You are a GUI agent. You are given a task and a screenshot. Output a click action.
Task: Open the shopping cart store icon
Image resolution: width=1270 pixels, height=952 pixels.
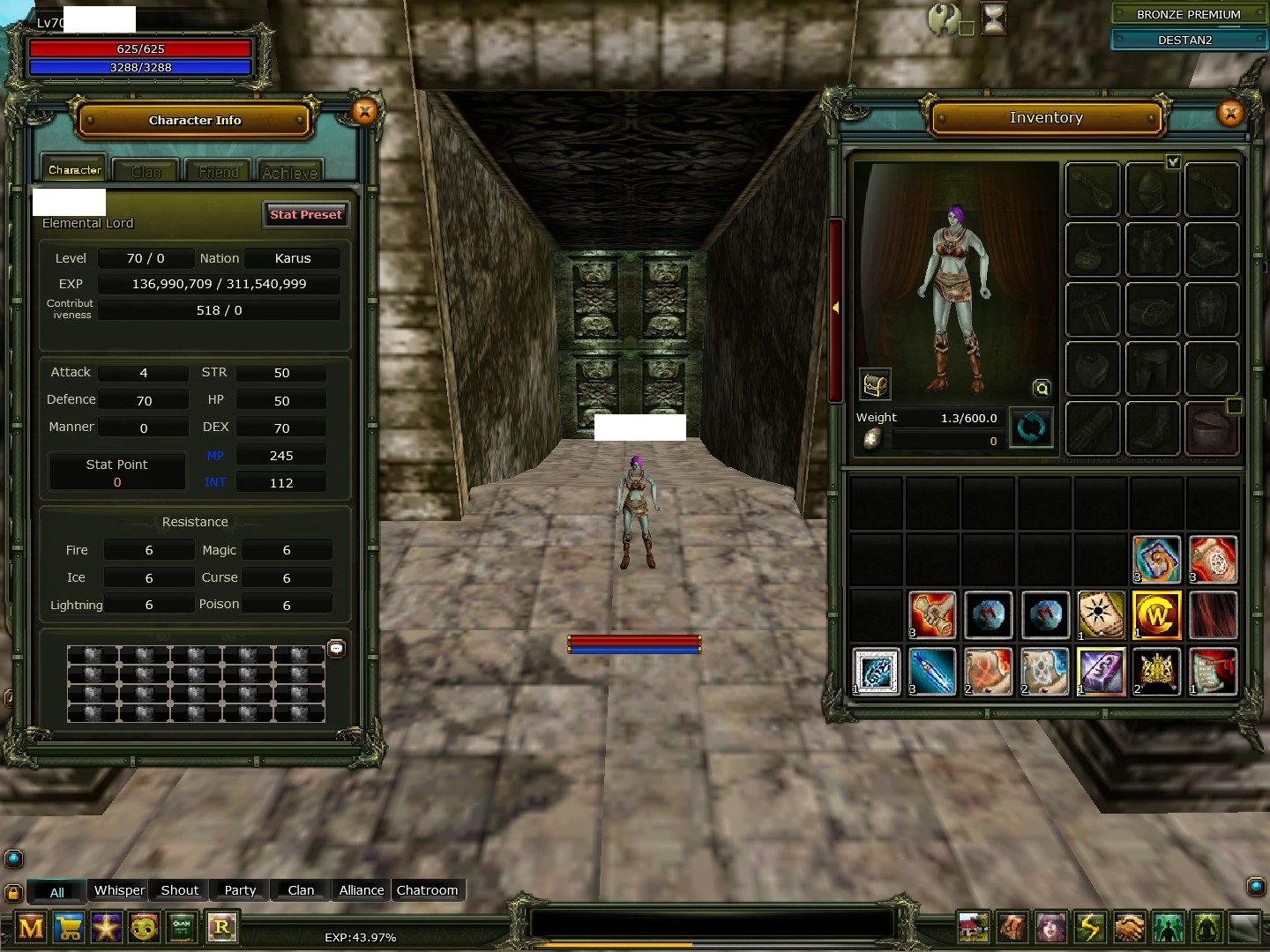click(69, 927)
